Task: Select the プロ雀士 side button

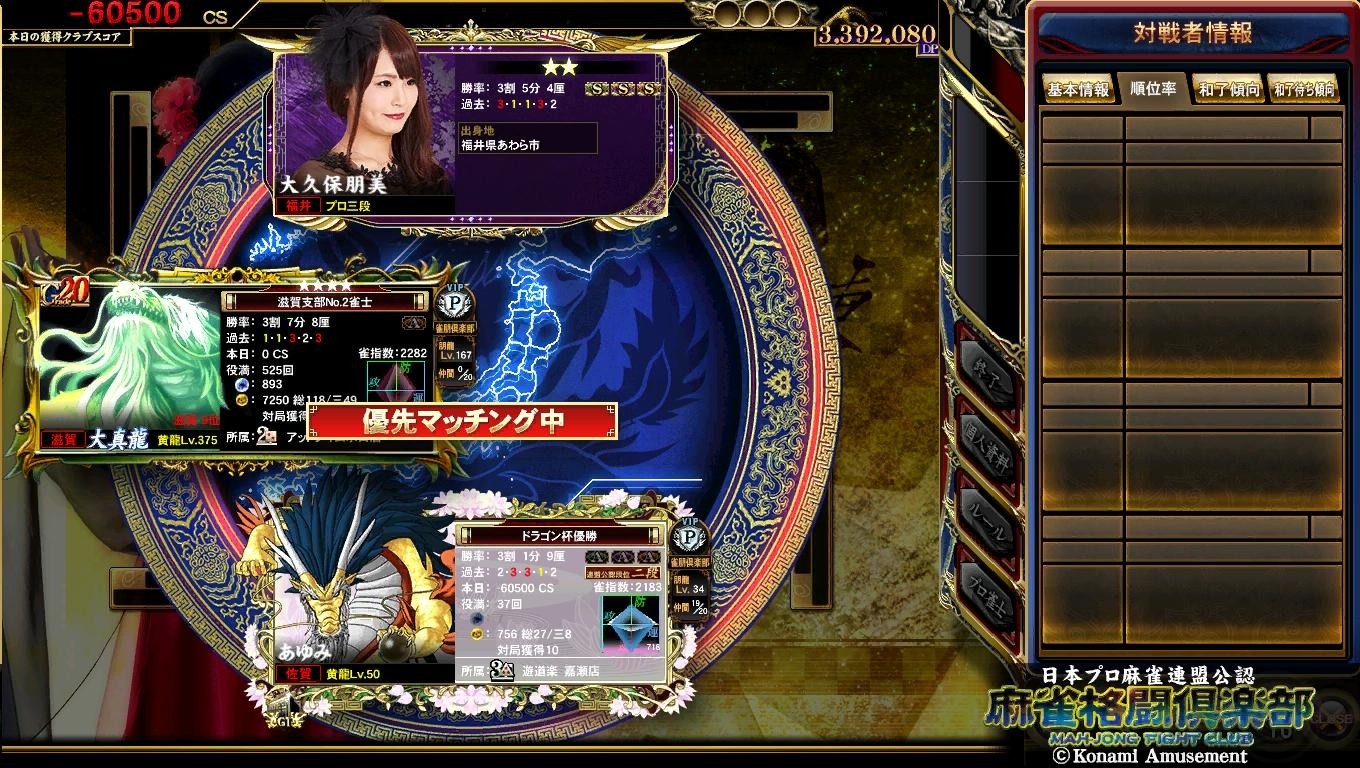Action: tap(986, 590)
